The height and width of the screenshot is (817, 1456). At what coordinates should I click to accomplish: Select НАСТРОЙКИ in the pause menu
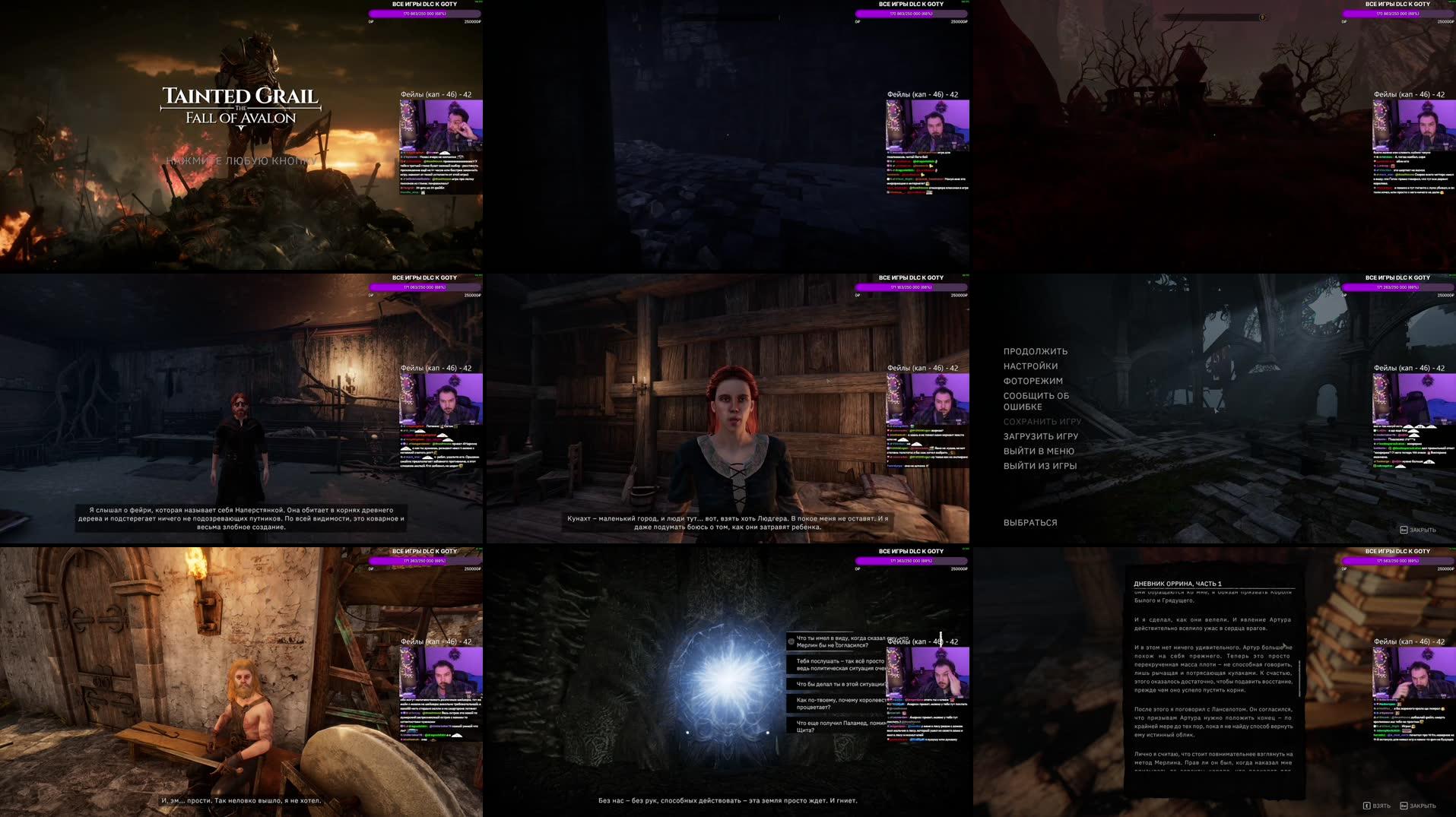coord(1030,366)
